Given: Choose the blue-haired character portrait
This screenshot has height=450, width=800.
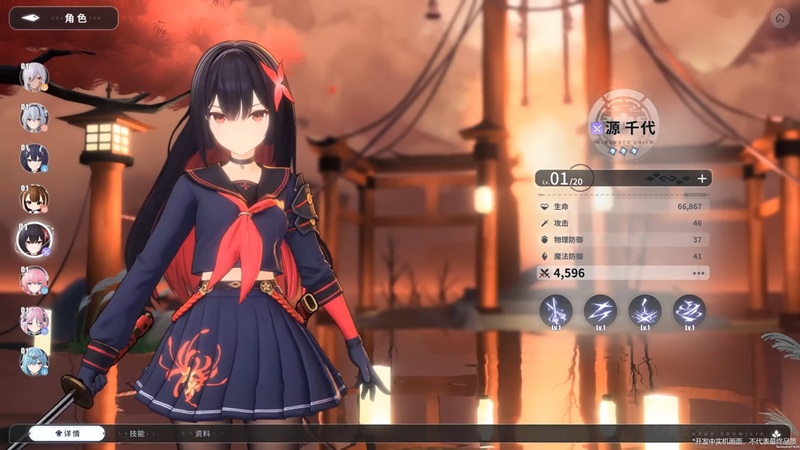Looking at the screenshot, I should click(x=33, y=361).
